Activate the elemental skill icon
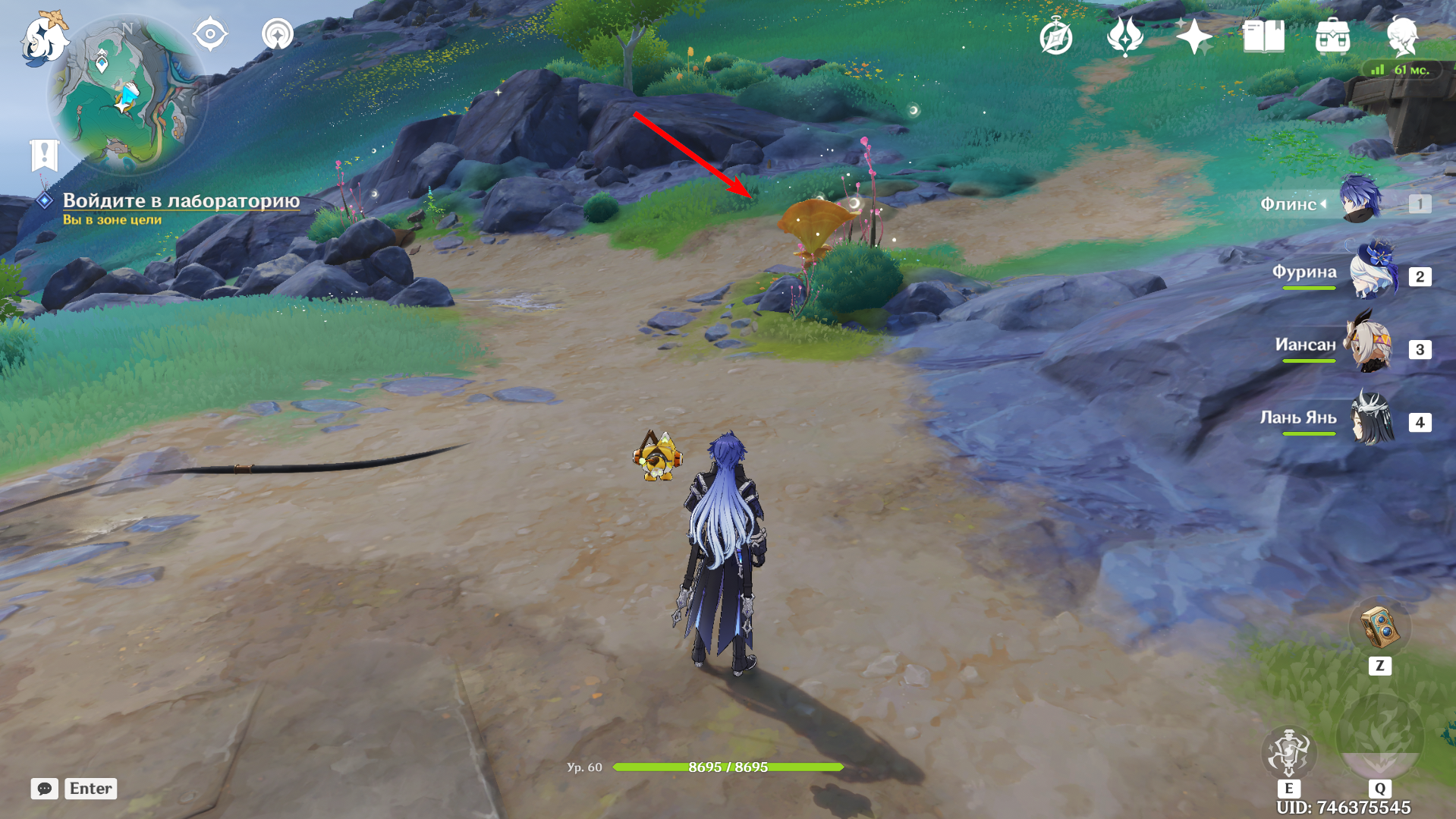This screenshot has width=1456, height=819. (1288, 752)
